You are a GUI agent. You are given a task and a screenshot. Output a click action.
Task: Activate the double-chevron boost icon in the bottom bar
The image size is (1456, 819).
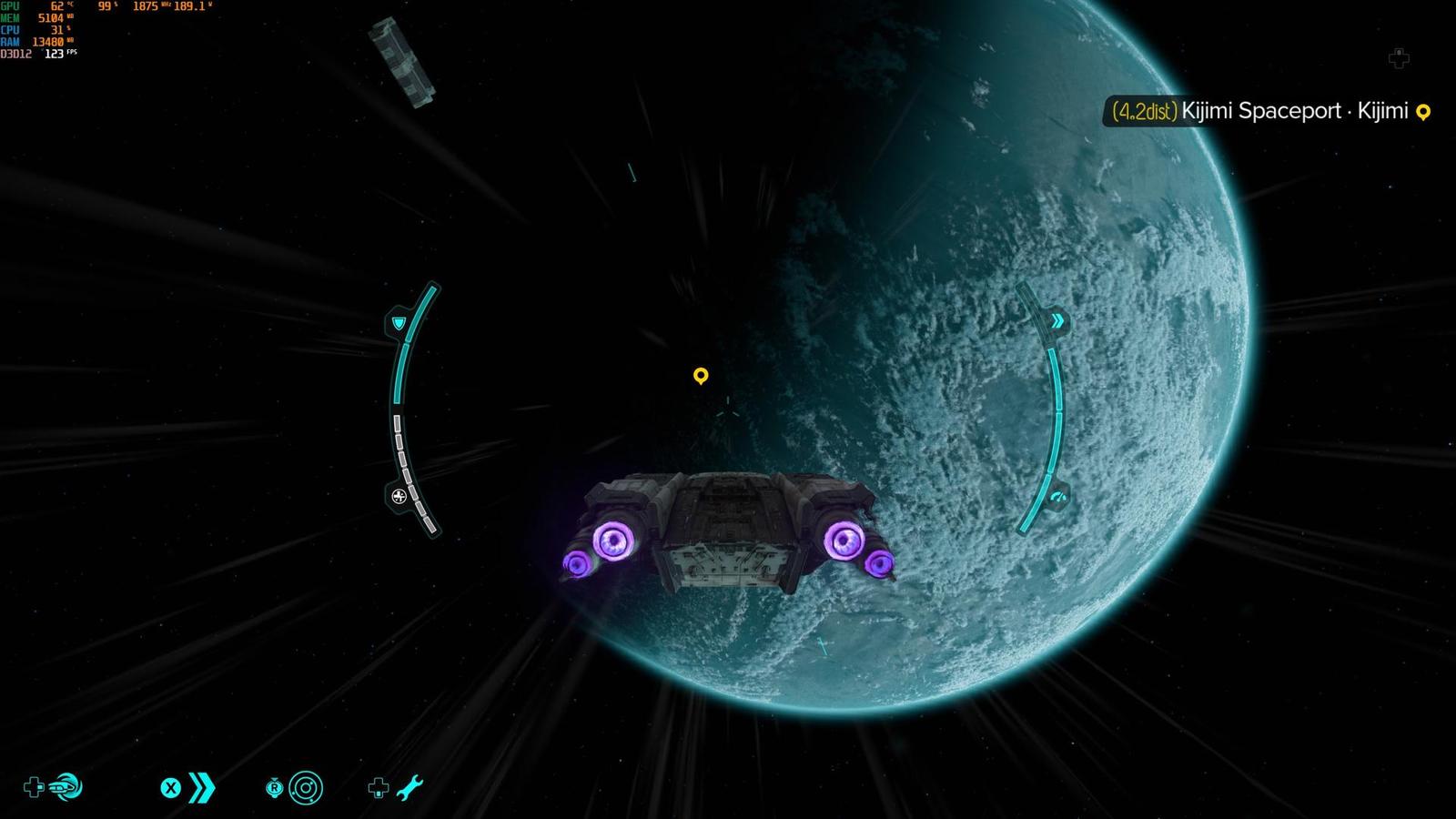[201, 787]
